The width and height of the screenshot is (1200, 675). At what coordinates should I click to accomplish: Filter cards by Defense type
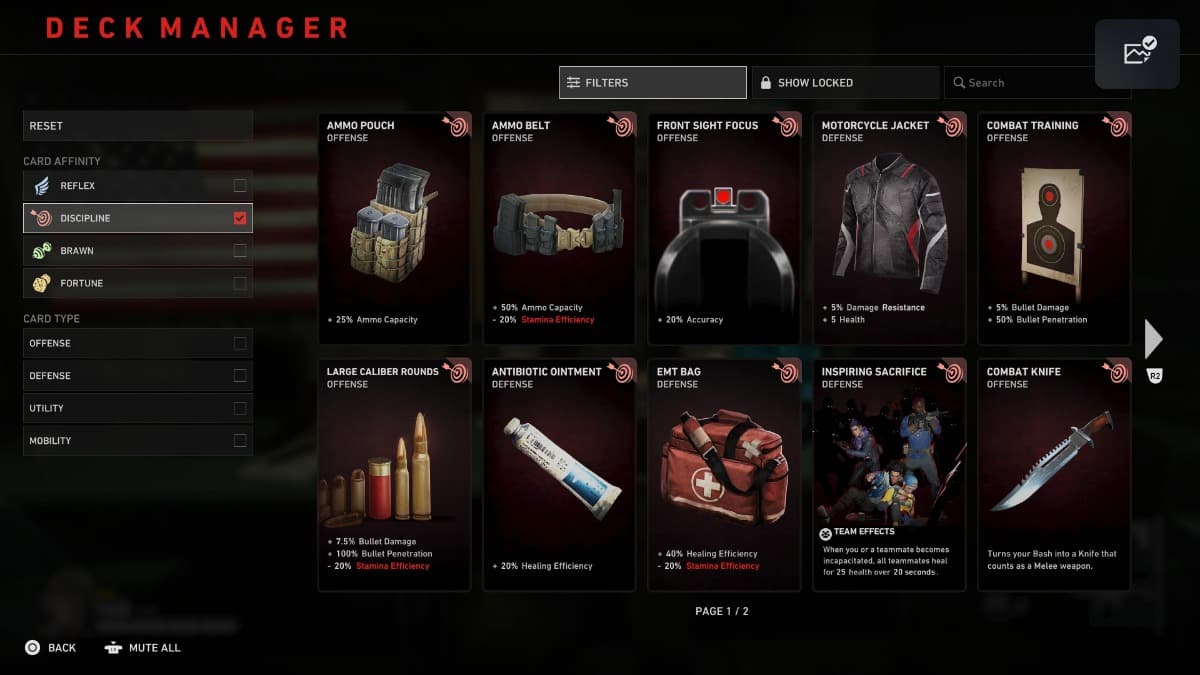point(239,376)
